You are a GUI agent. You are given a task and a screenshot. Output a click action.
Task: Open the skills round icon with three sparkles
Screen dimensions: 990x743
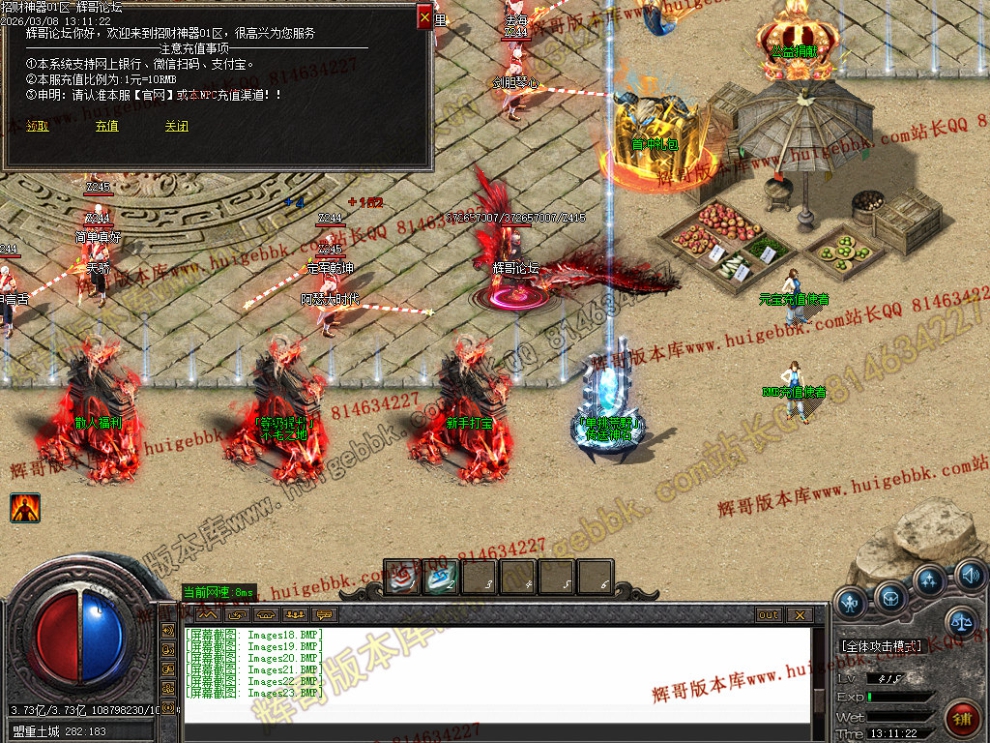pyautogui.click(x=929, y=580)
